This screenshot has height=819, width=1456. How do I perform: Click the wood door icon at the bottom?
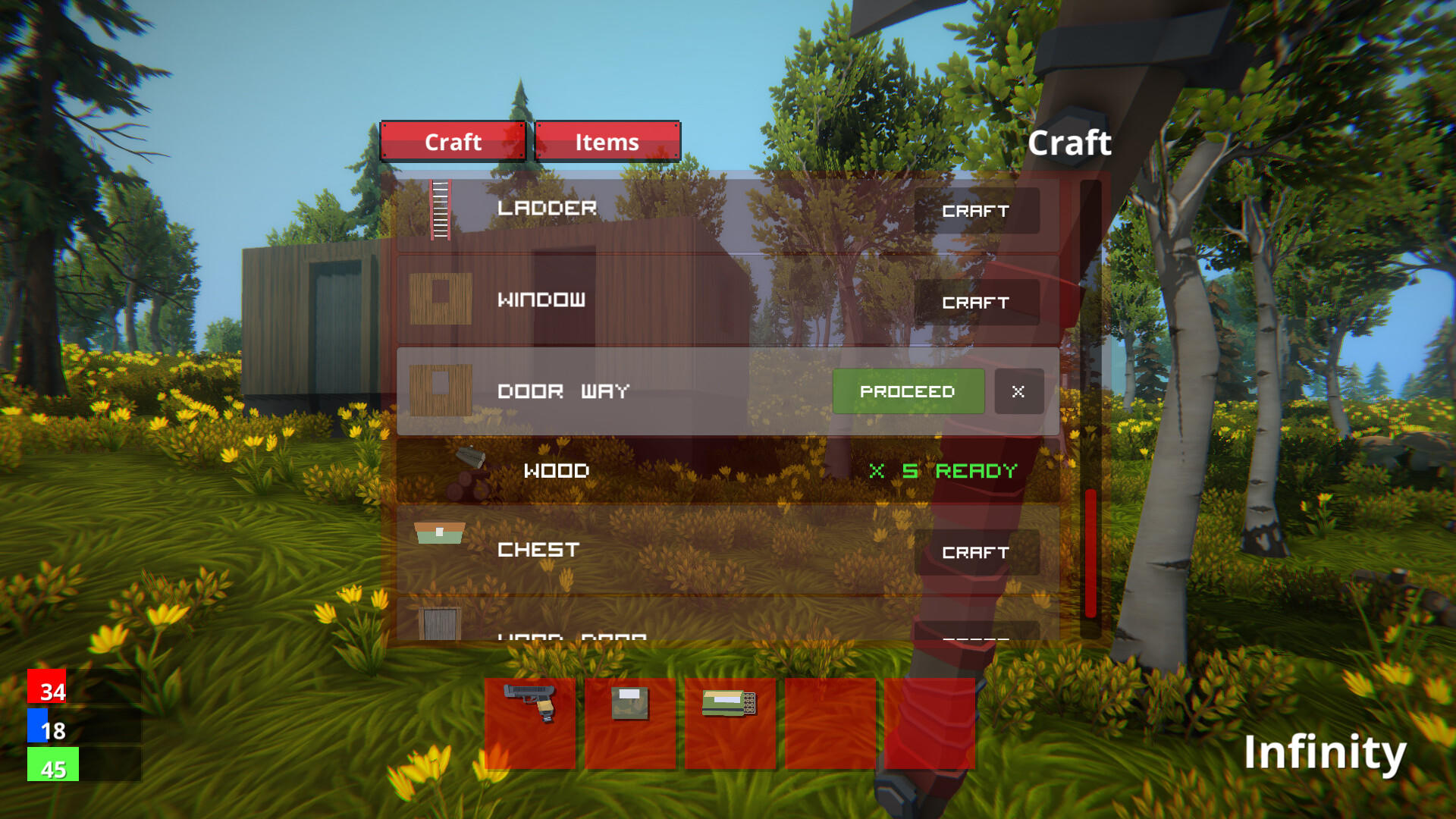(x=438, y=623)
